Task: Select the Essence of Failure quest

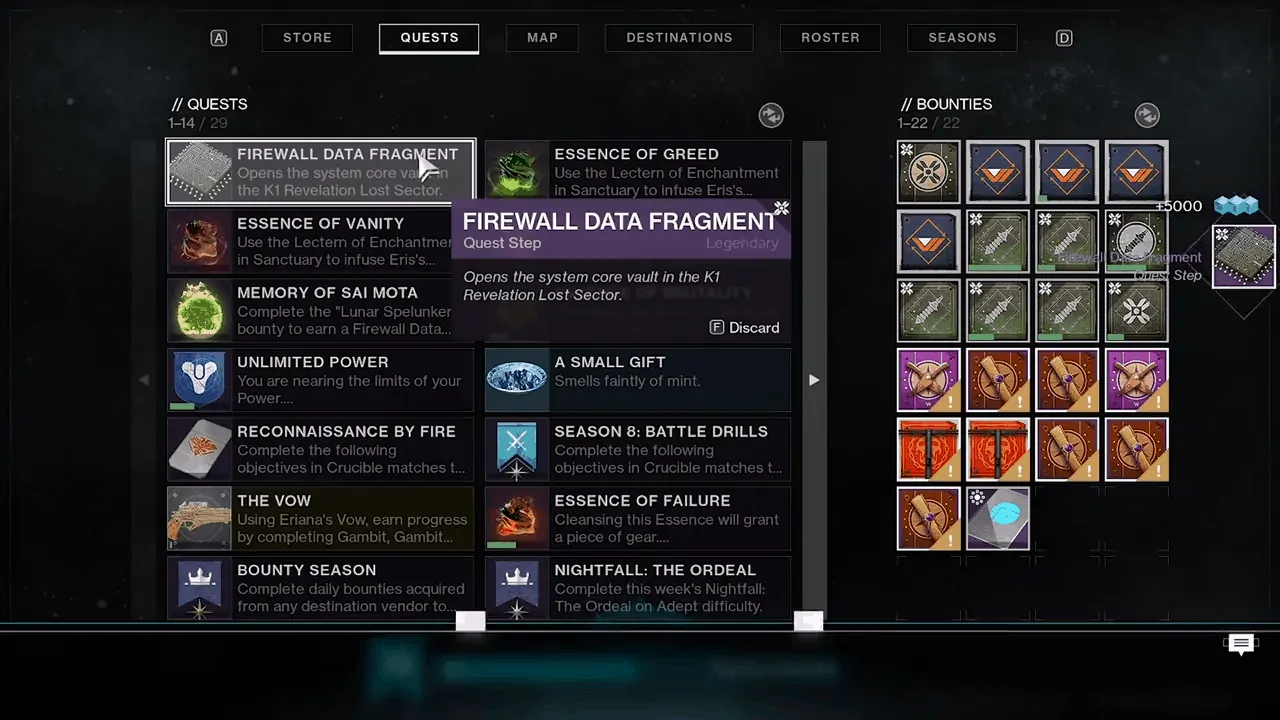Action: [637, 517]
